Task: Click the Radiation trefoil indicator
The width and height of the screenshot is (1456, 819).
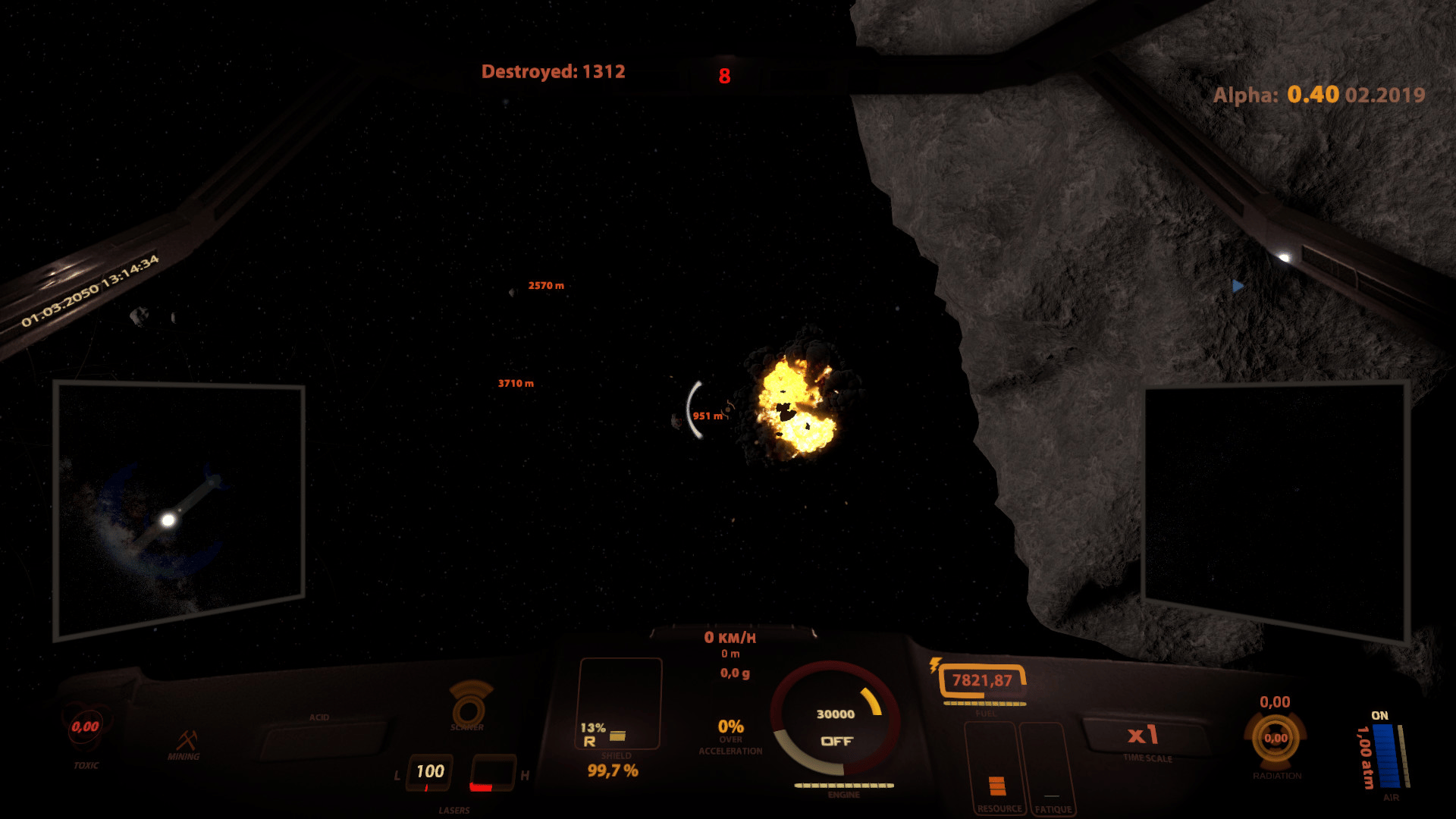Action: pyautogui.click(x=1276, y=738)
